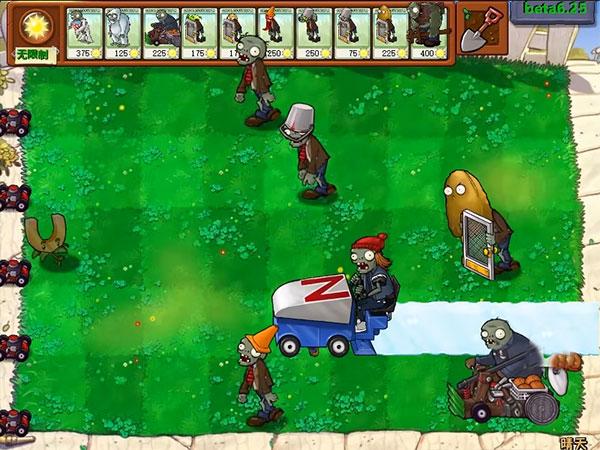Select the 375-sun zombie card
The width and height of the screenshot is (600, 450).
[x=84, y=32]
